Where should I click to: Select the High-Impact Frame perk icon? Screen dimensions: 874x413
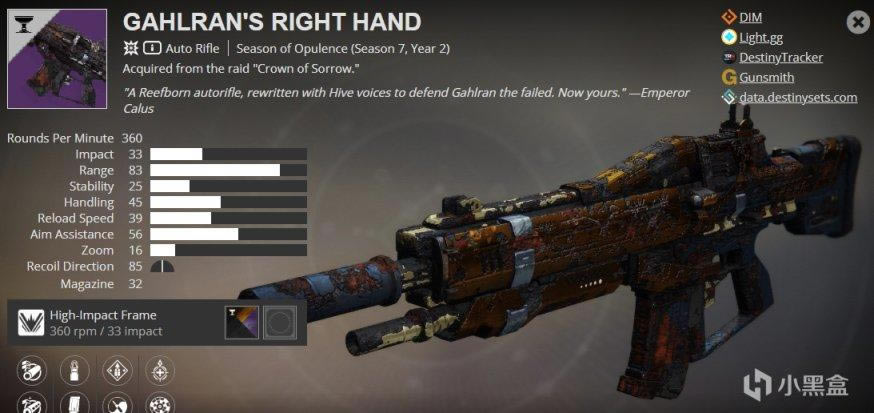[31, 322]
